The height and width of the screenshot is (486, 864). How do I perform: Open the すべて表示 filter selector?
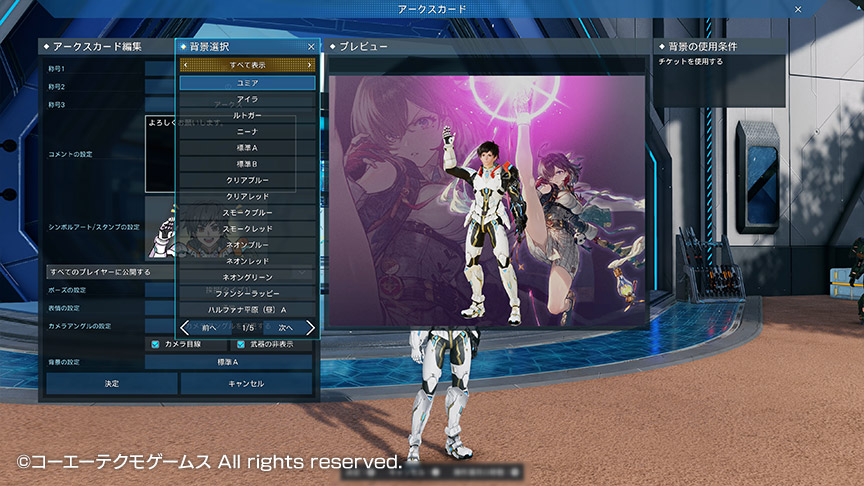coord(247,64)
